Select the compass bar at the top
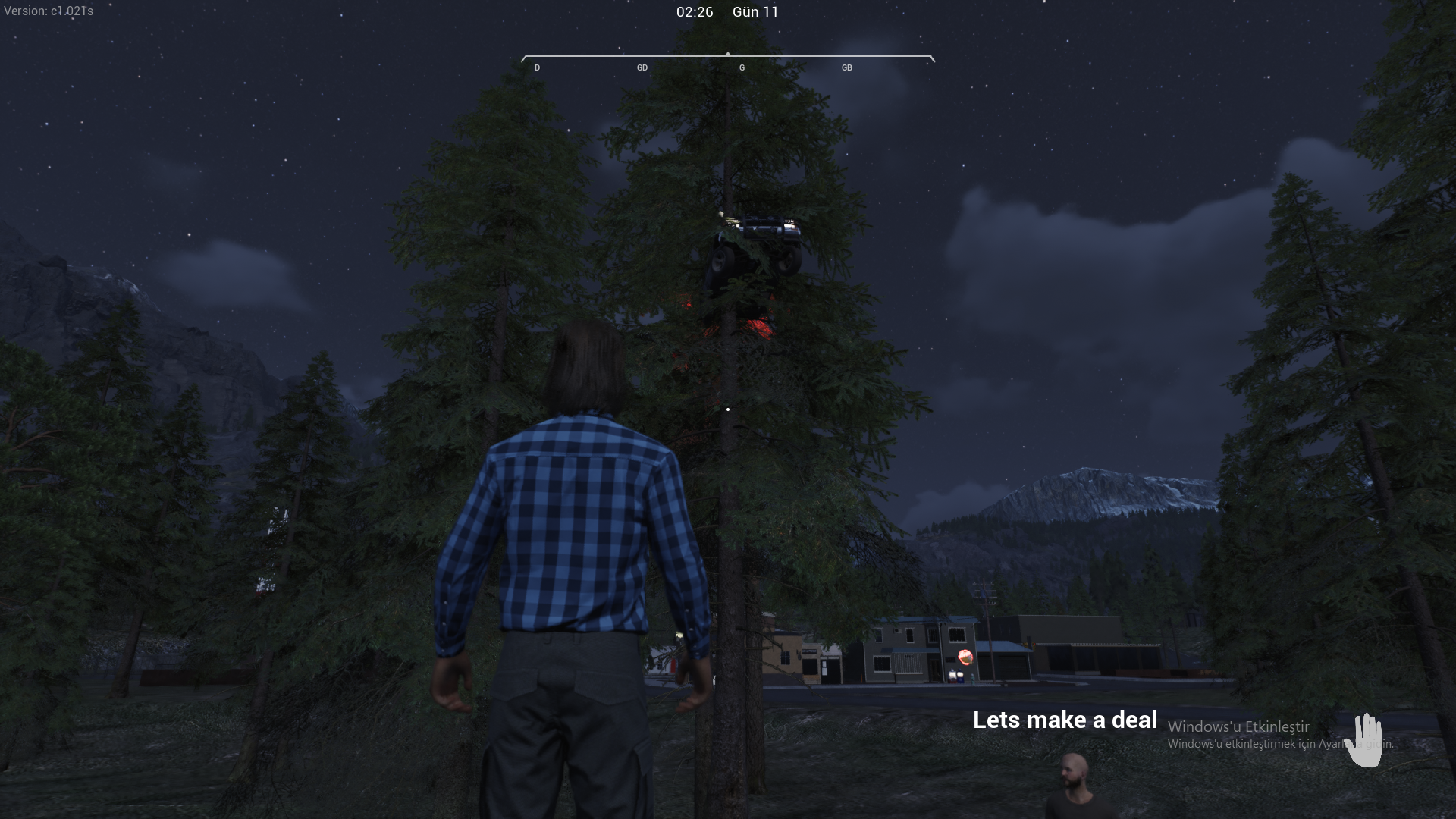This screenshot has width=1456, height=819. 727,61
